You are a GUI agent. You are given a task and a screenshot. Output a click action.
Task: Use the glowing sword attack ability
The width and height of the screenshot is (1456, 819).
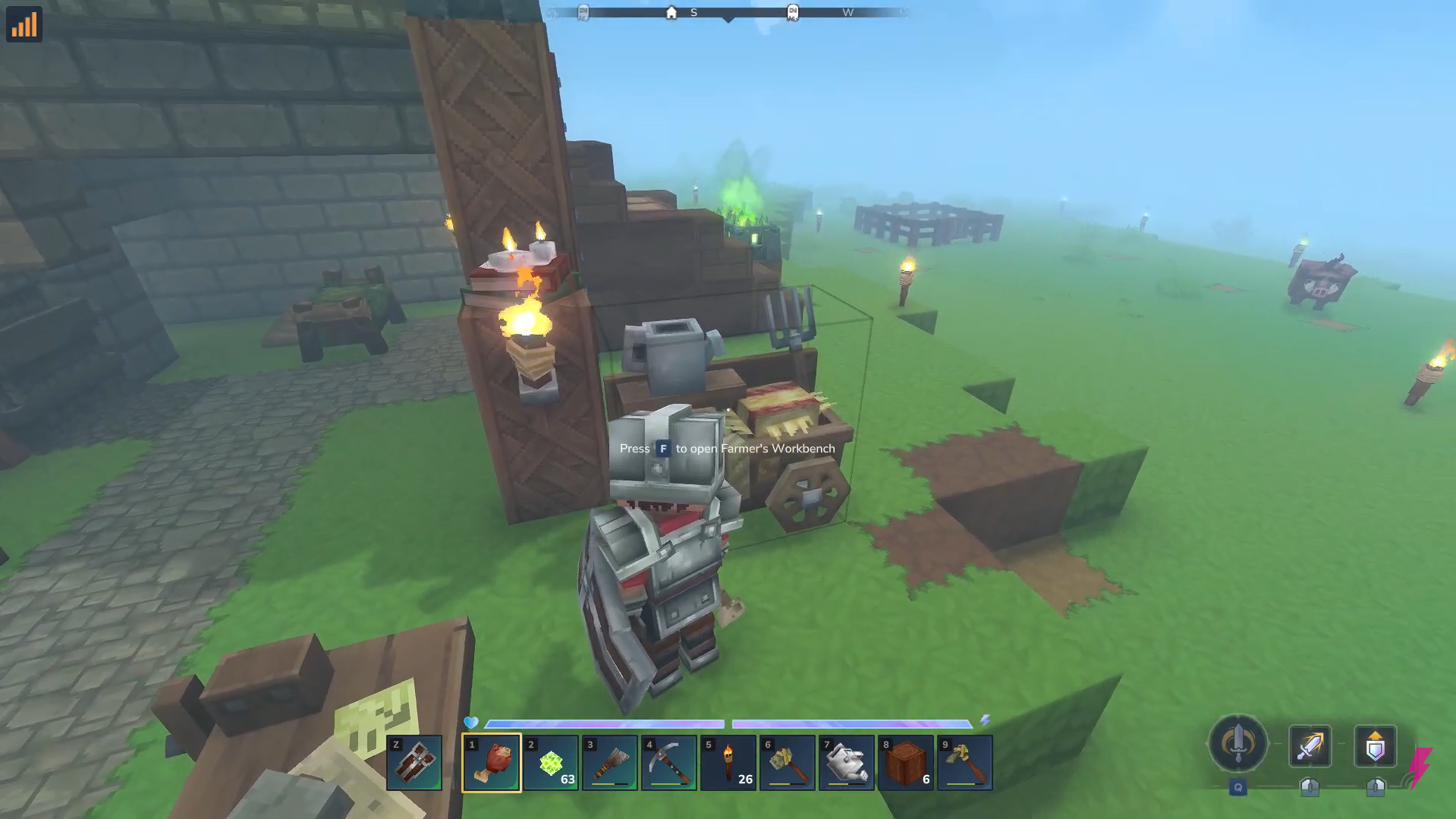point(1310,746)
